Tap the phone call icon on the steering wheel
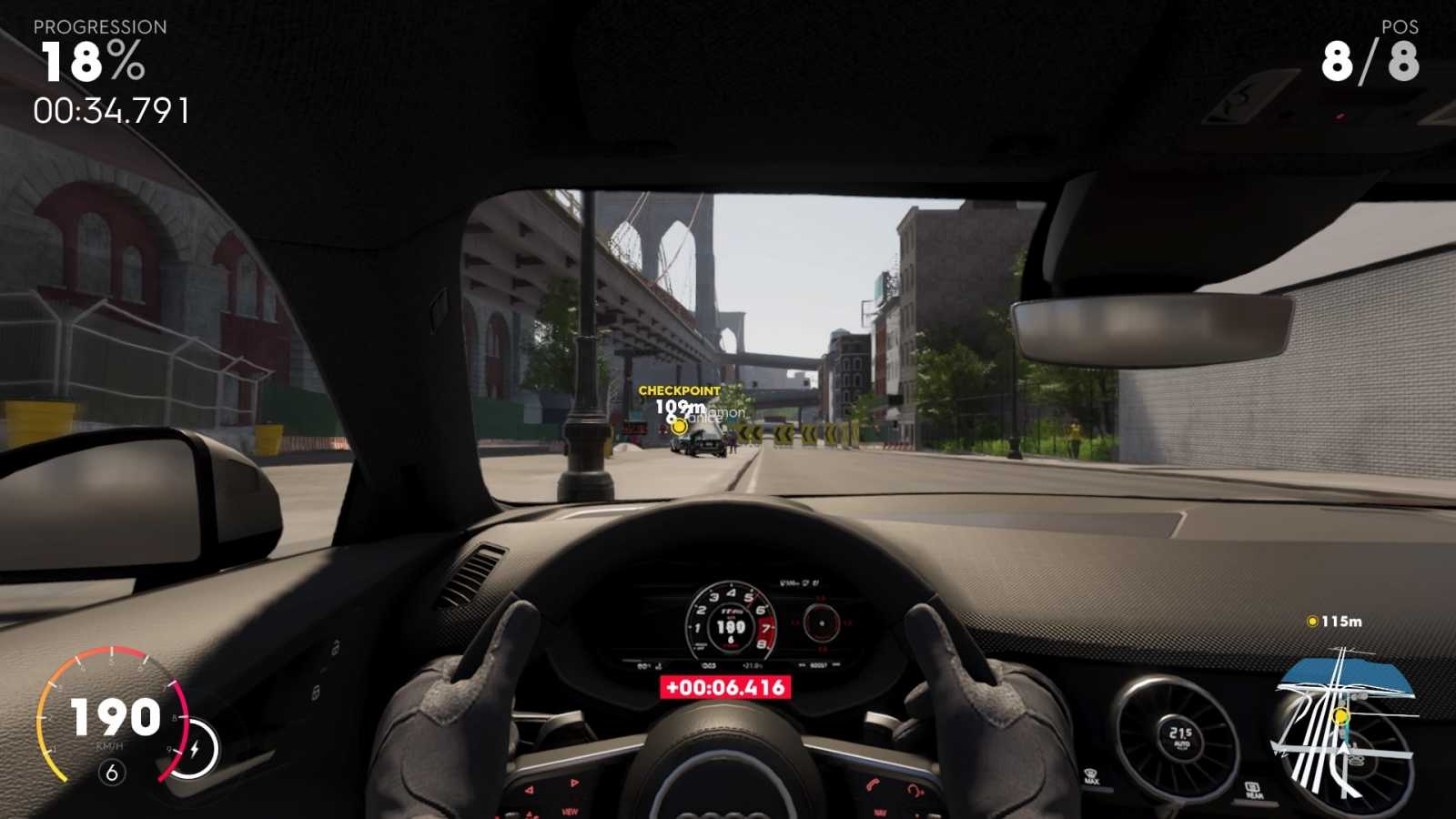The height and width of the screenshot is (819, 1456). [872, 786]
